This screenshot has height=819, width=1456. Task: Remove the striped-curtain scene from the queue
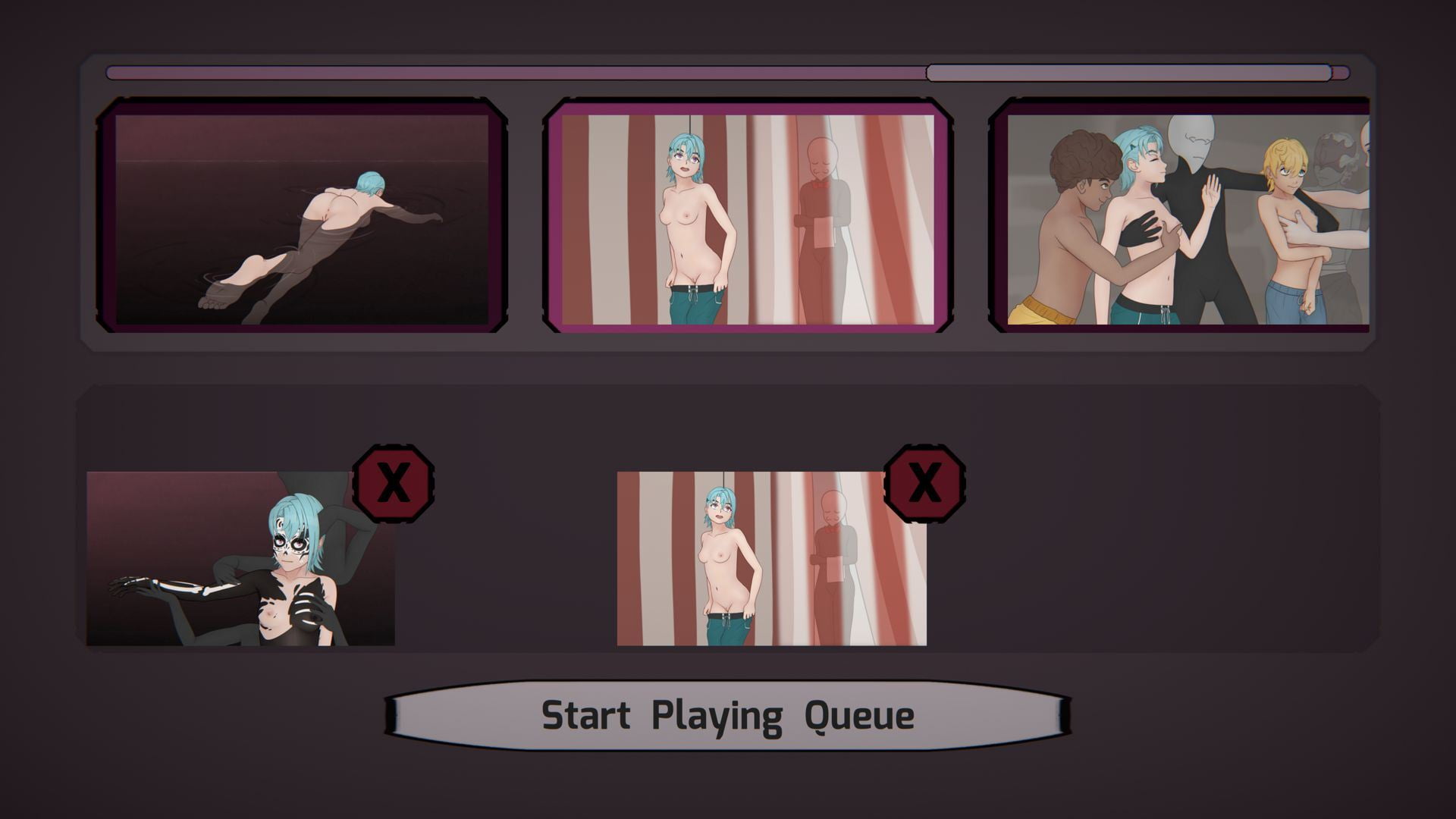[x=924, y=483]
